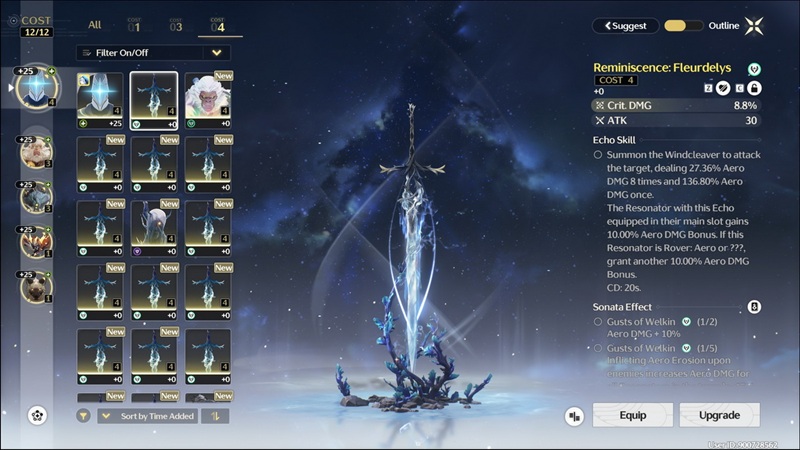800x450 pixels.
Task: Switch to the Cost 1 tab
Action: pos(134,25)
